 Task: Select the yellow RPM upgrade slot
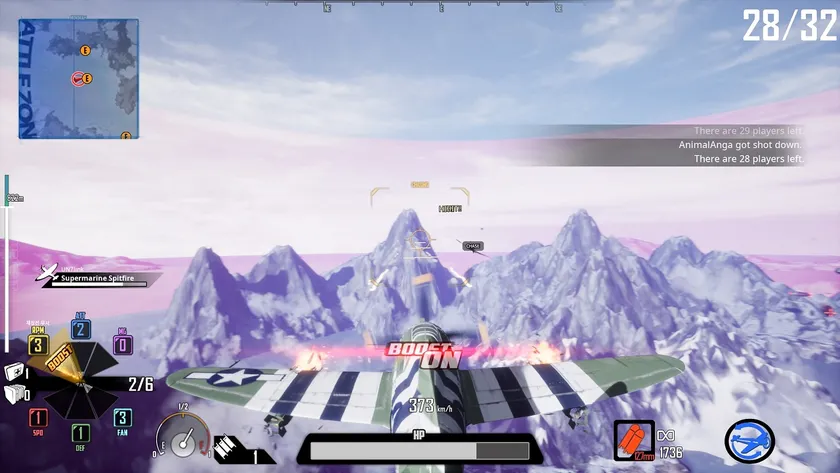[x=38, y=345]
